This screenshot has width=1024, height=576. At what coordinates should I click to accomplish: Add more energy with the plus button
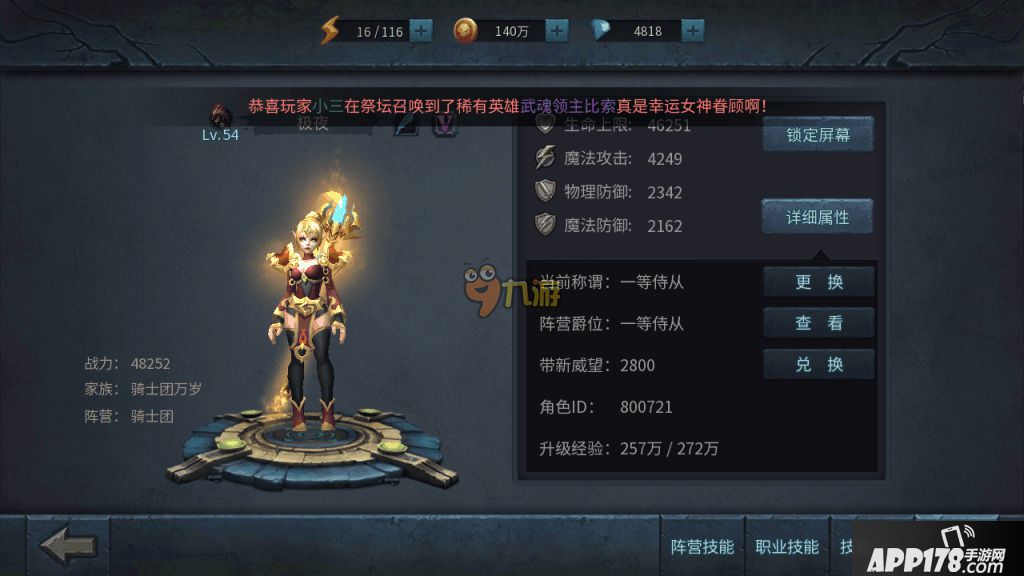click(421, 31)
